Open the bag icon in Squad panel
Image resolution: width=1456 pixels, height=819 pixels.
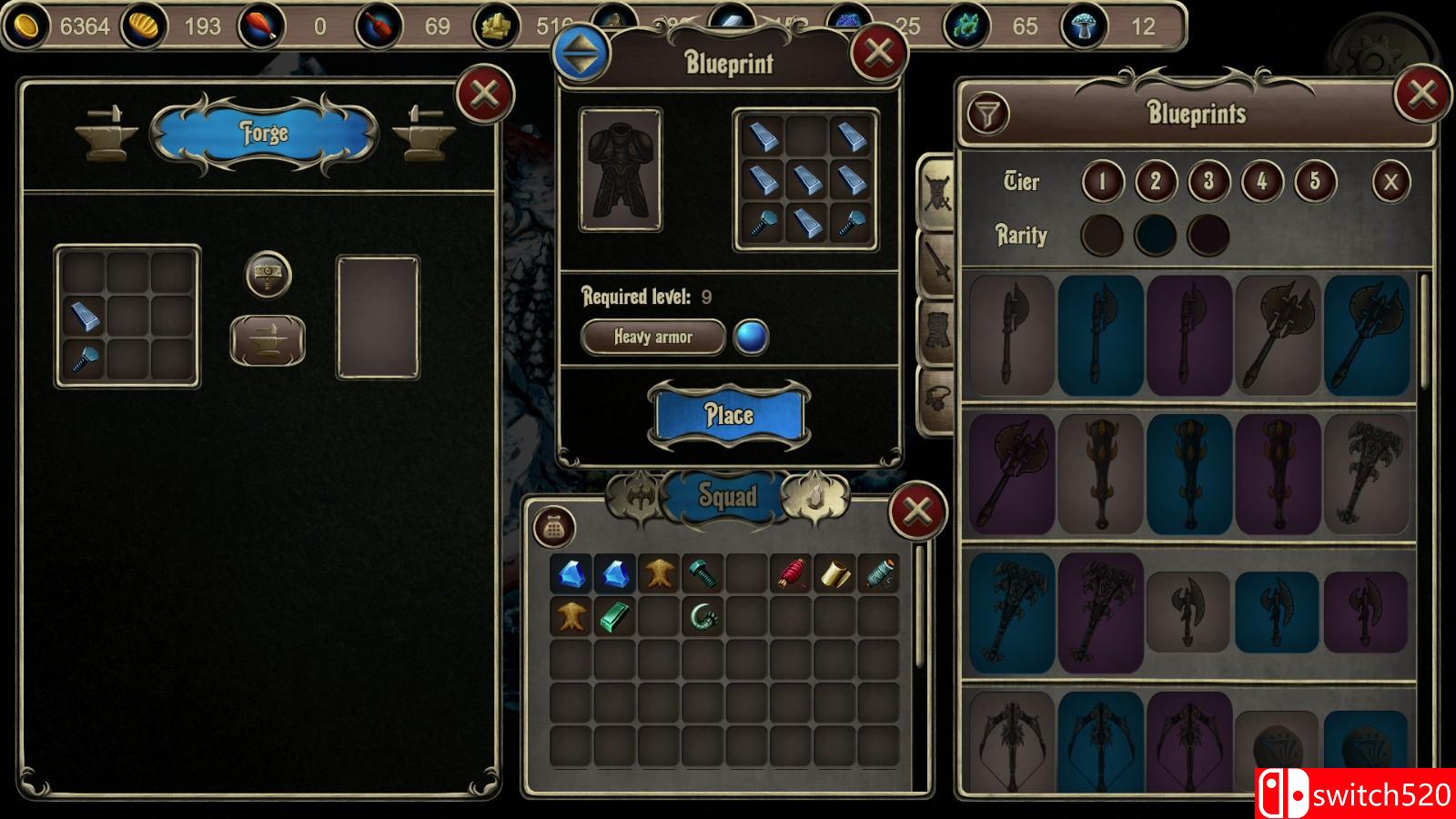tap(554, 528)
